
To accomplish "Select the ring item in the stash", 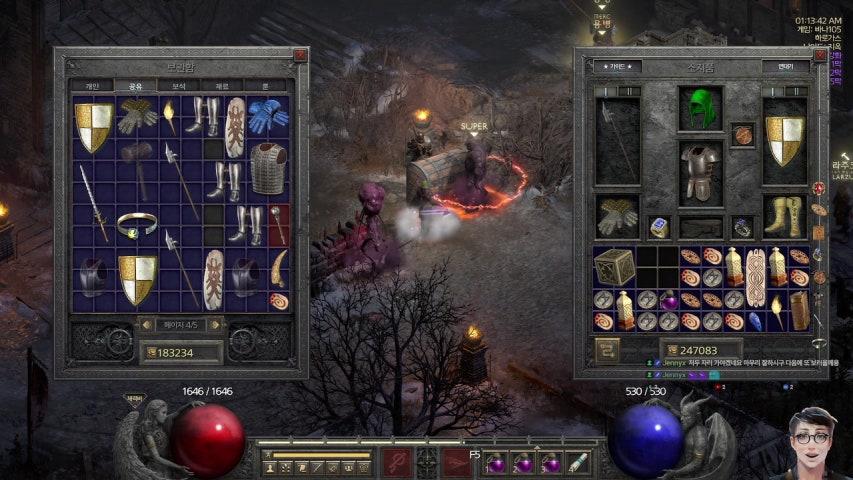I will pyautogui.click(x=136, y=224).
